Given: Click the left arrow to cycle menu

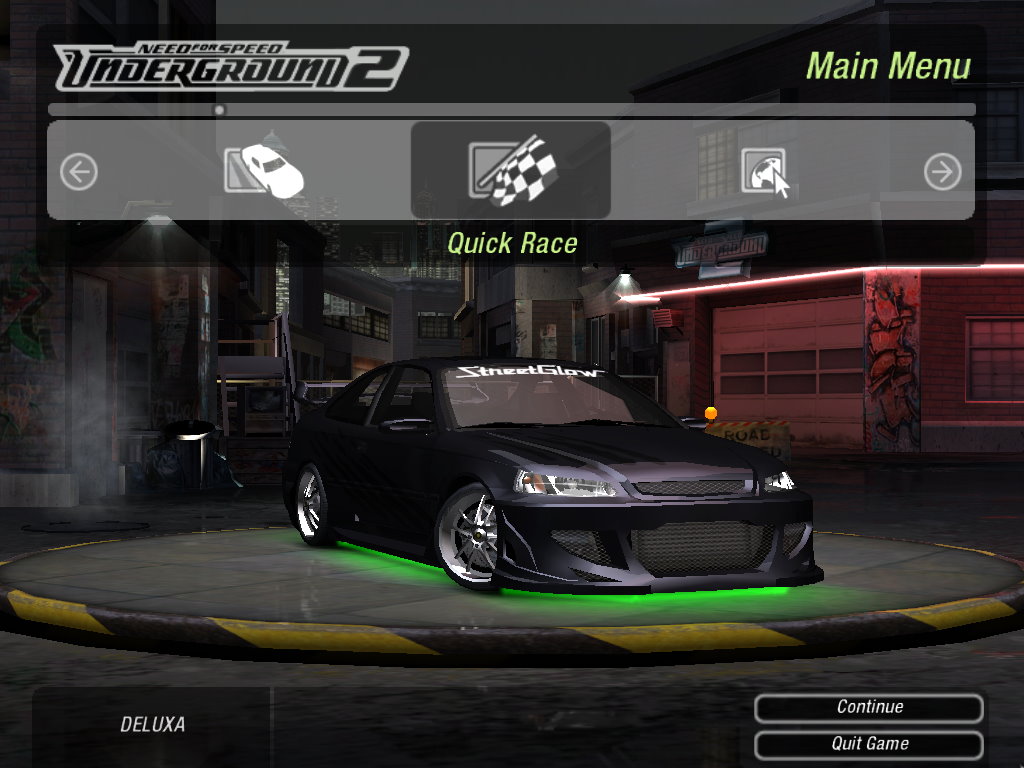Looking at the screenshot, I should tap(79, 172).
